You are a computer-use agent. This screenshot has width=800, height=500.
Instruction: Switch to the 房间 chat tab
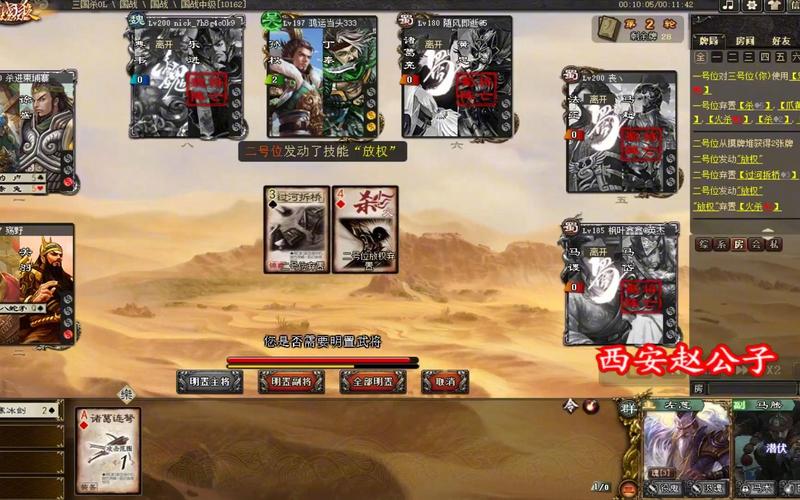coord(745,42)
